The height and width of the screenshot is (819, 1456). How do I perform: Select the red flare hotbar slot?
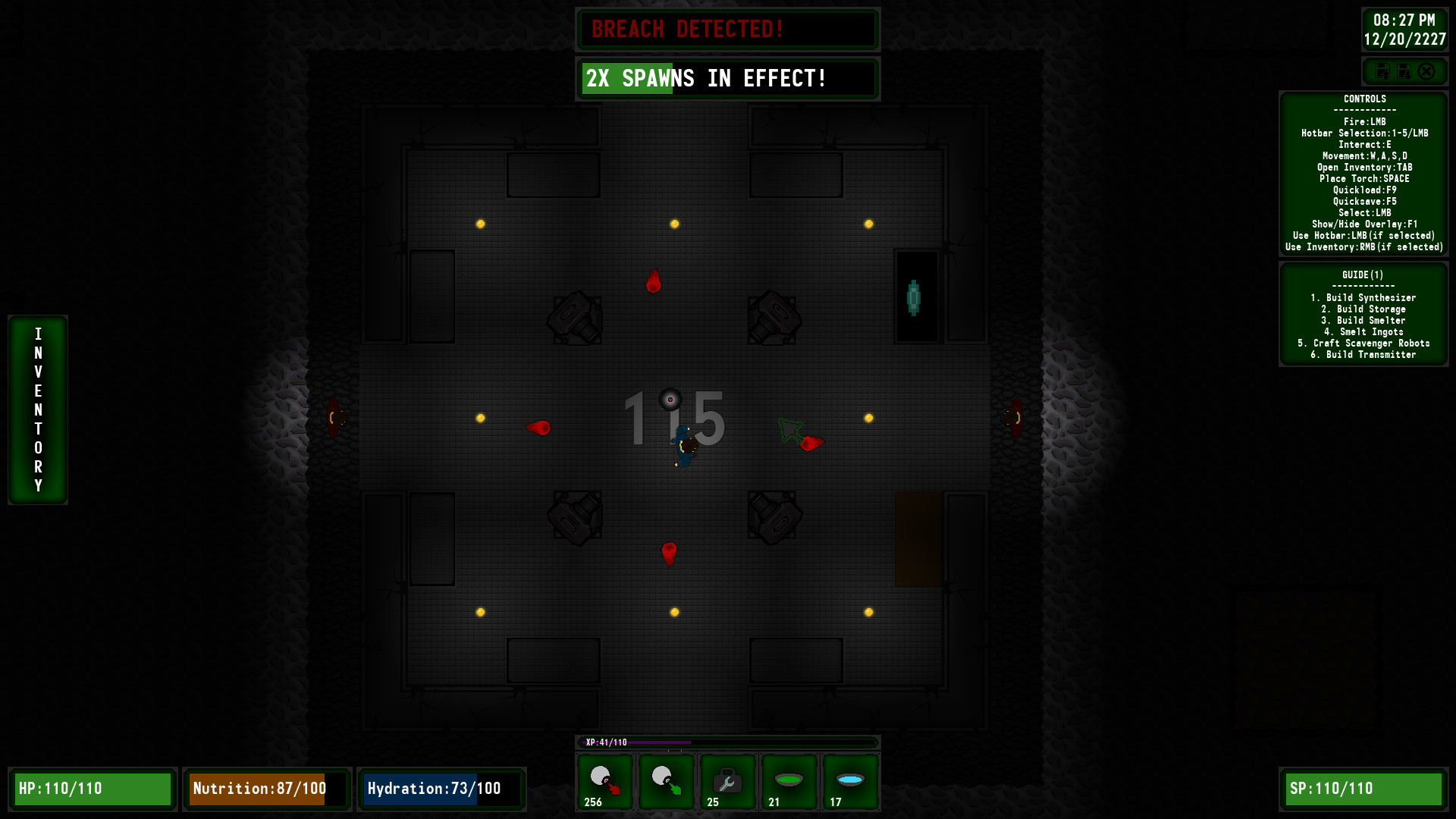(x=604, y=782)
